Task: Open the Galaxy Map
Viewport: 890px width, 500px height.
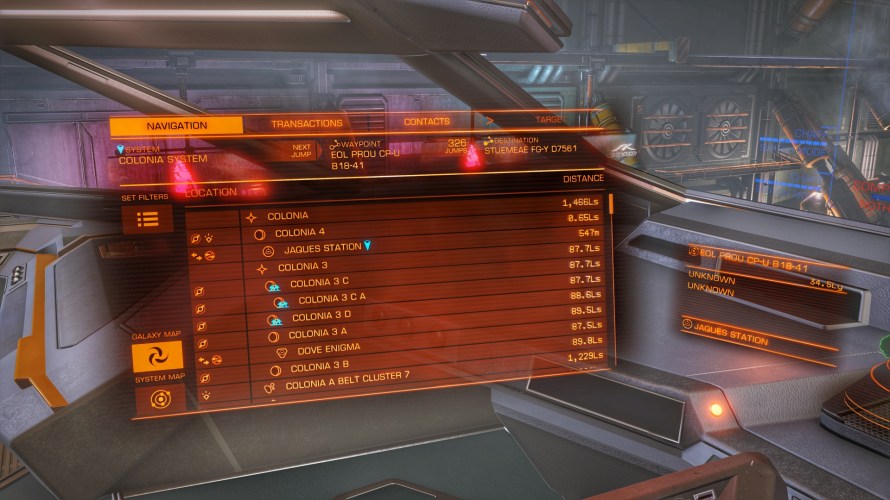Action: (158, 357)
